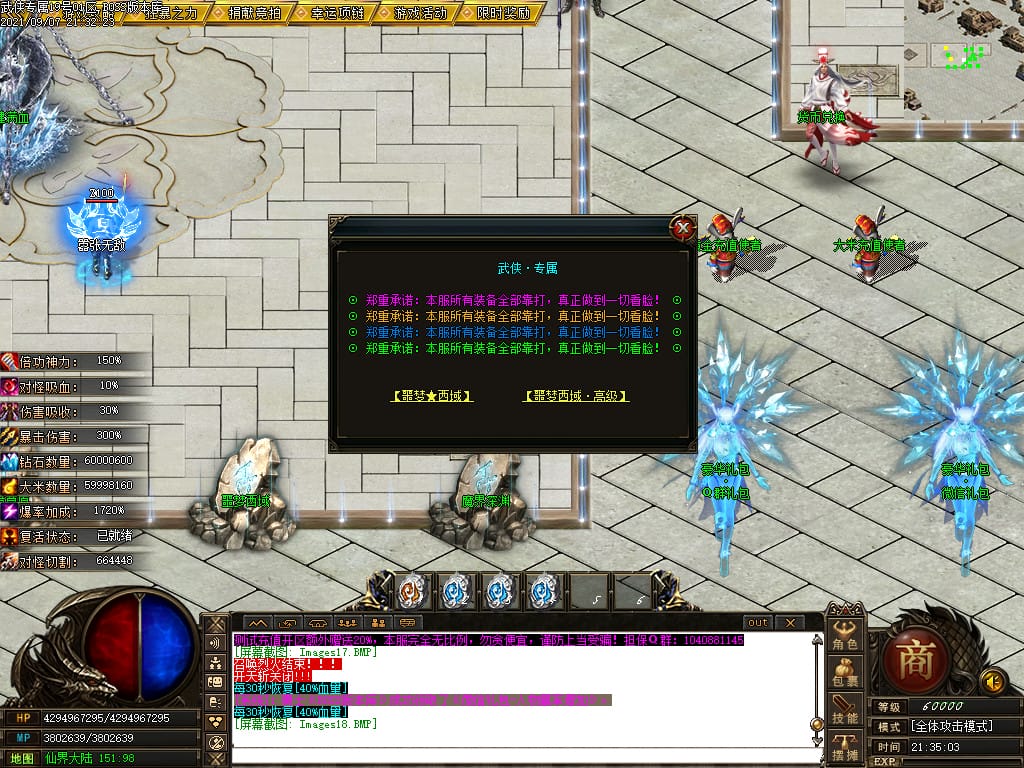Click the 幸运项链 top button
This screenshot has height=768, width=1024.
coord(336,13)
